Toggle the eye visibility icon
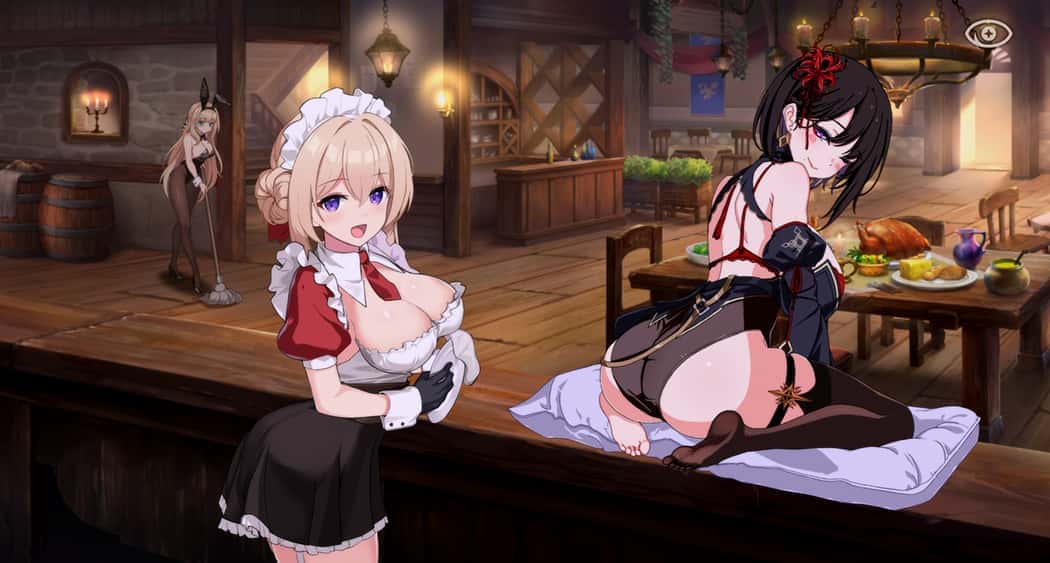 click(988, 34)
